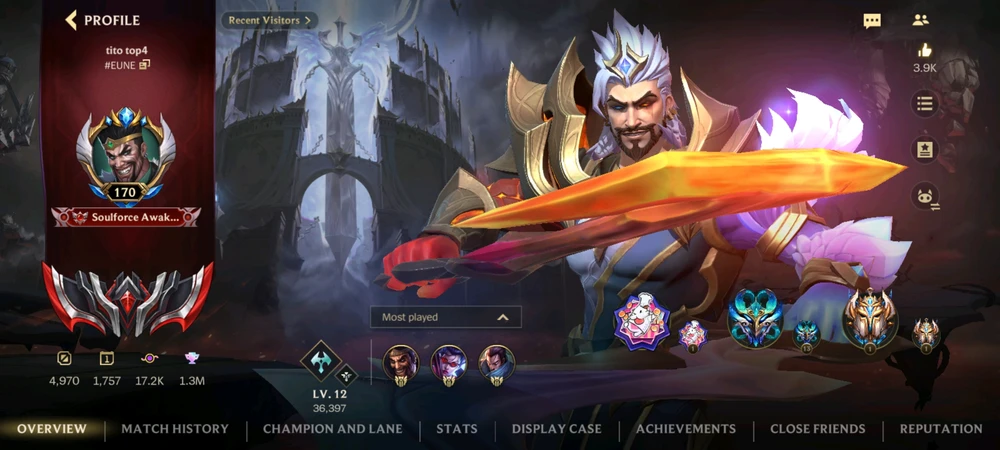Image resolution: width=1000 pixels, height=450 pixels.
Task: Select the Overview tab
Action: pyautogui.click(x=52, y=429)
